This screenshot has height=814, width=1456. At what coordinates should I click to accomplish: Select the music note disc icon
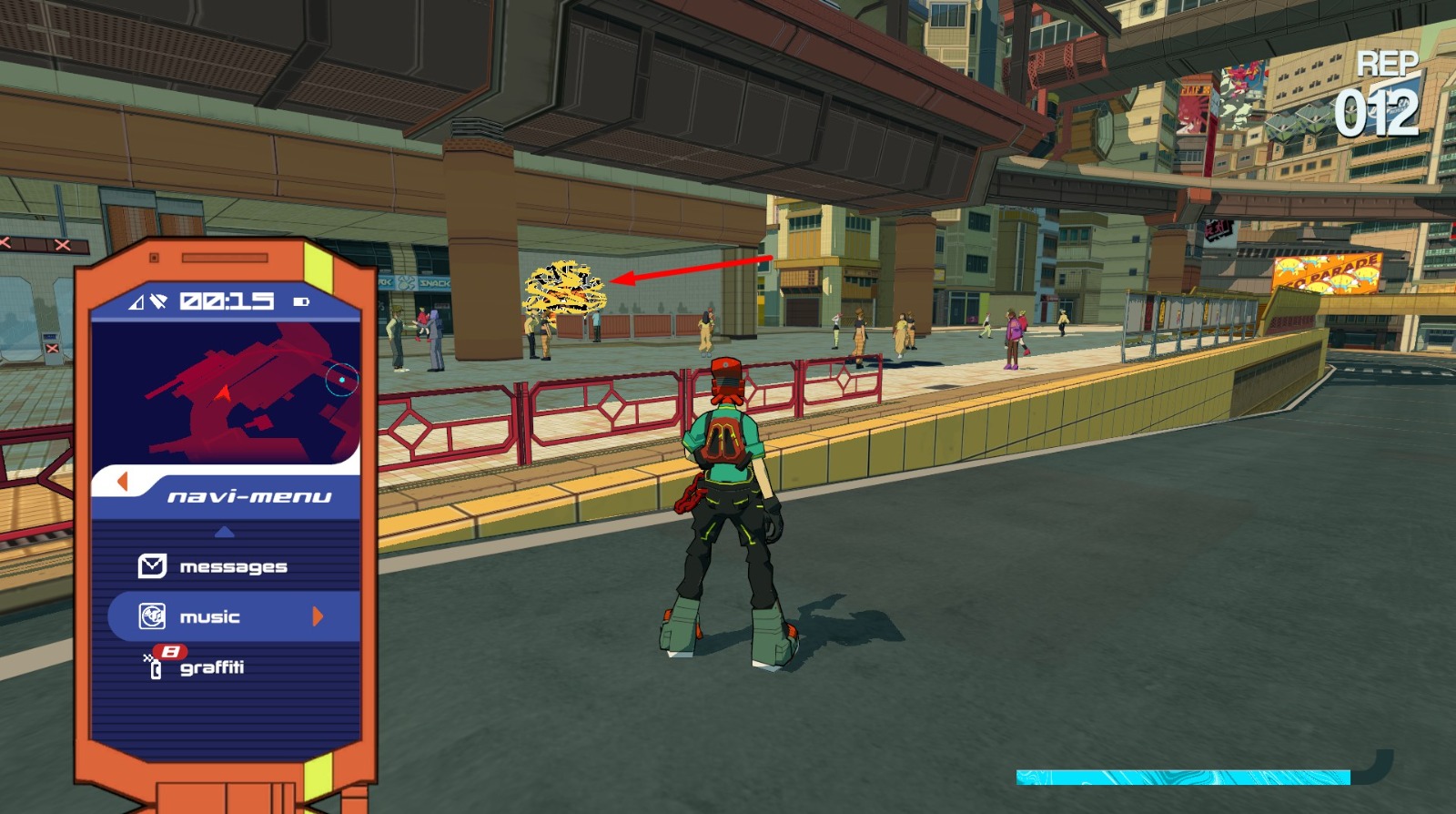tap(153, 615)
